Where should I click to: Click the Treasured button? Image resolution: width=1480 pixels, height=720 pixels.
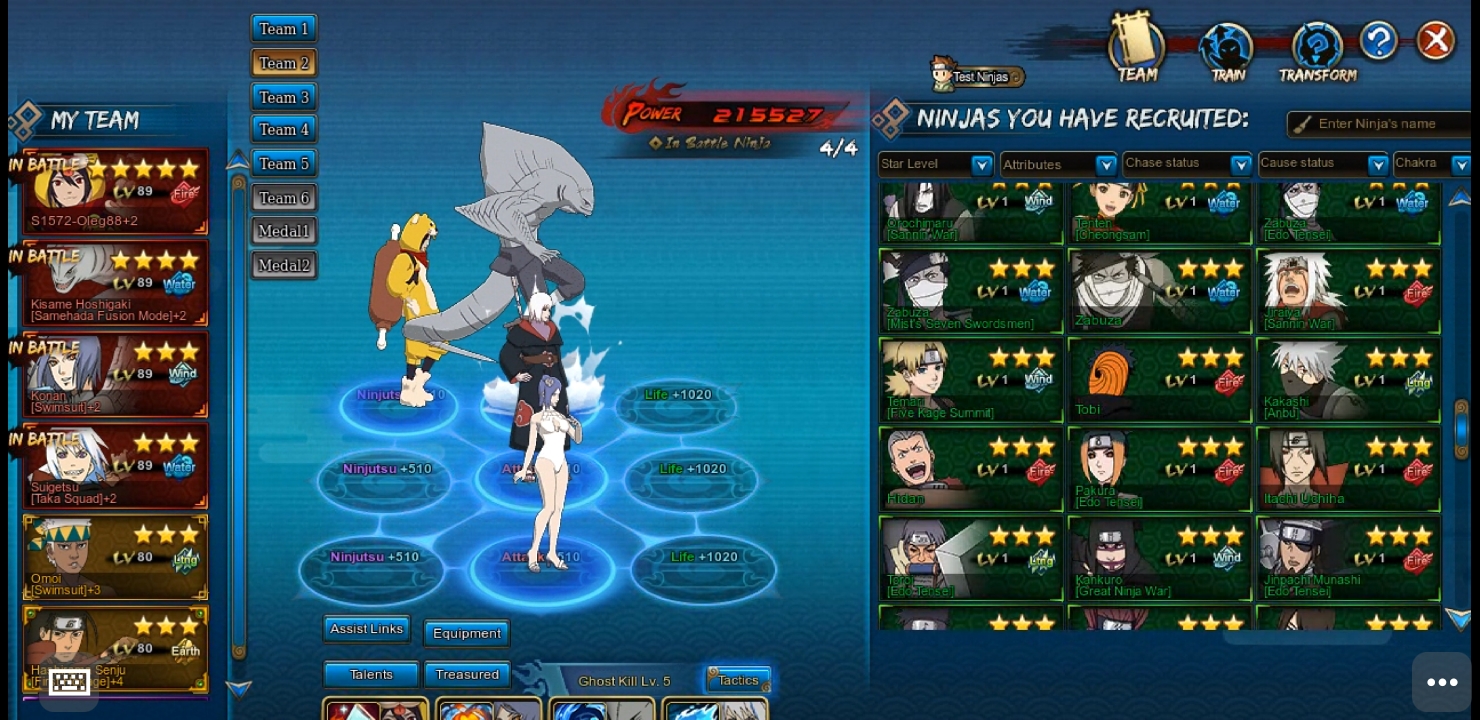(467, 675)
